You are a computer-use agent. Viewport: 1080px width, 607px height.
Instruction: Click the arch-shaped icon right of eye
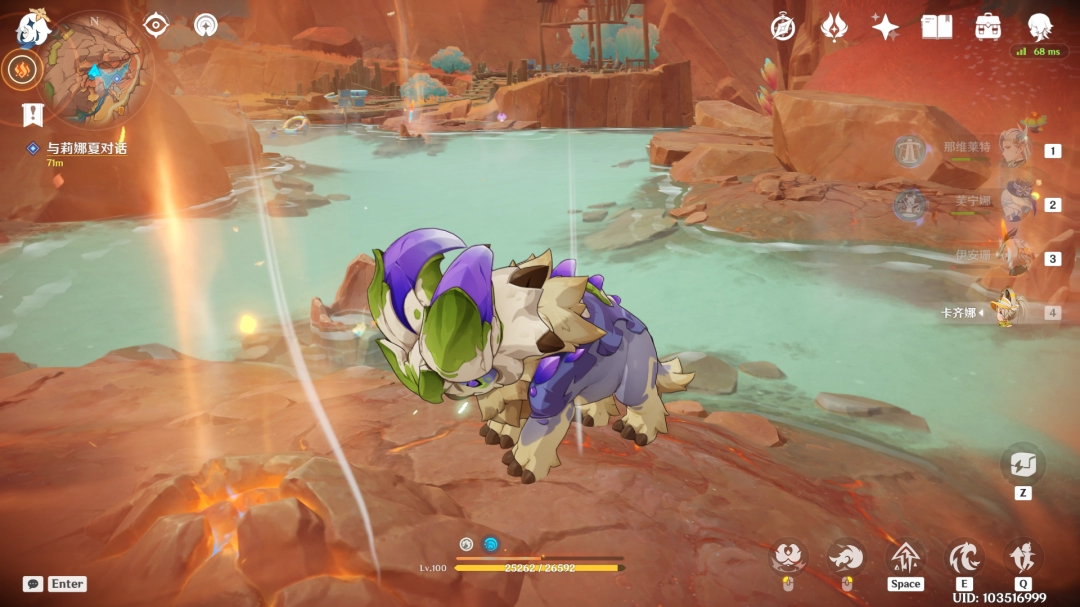206,25
